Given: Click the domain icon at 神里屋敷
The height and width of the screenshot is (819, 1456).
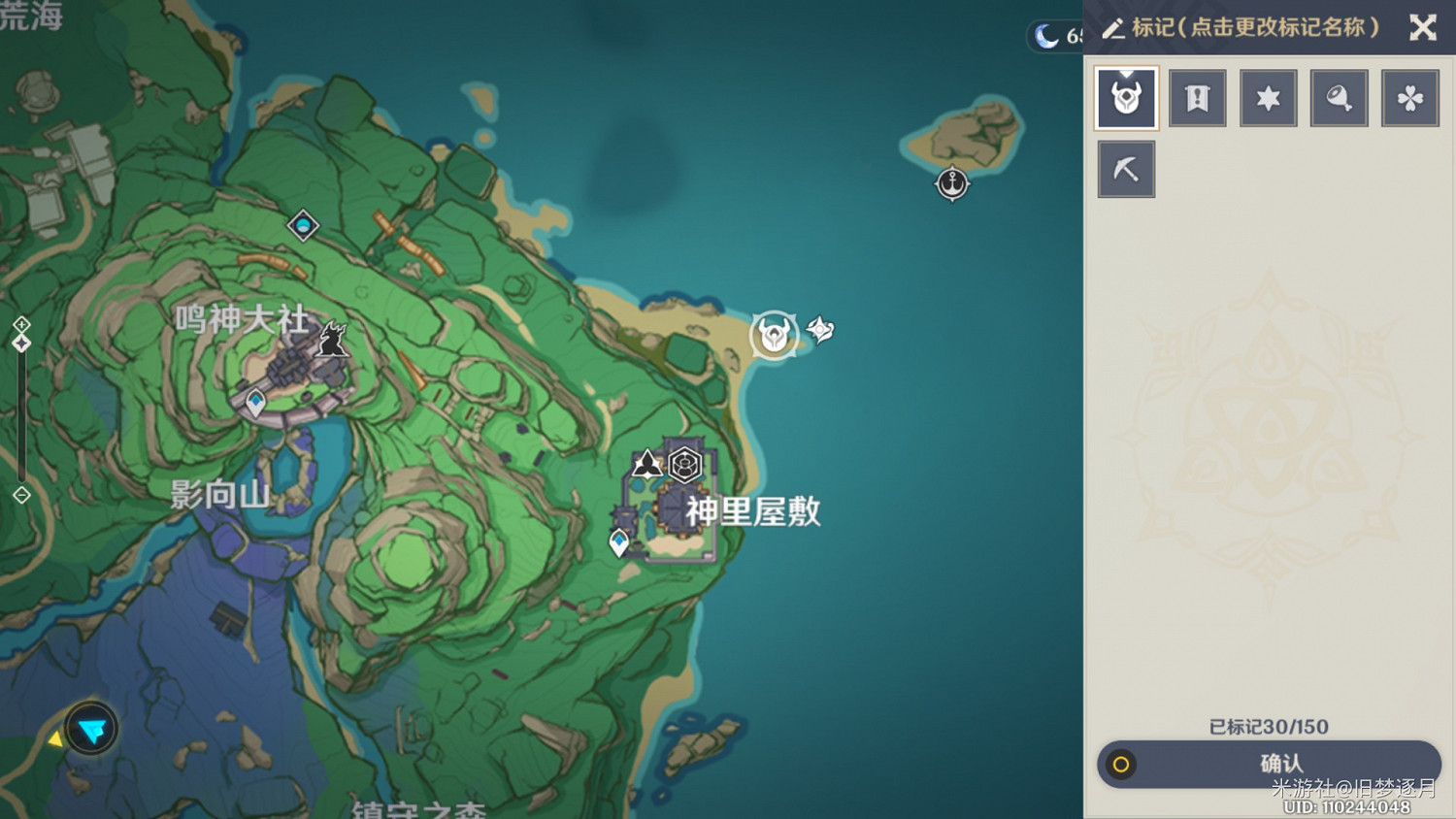Looking at the screenshot, I should click(685, 465).
